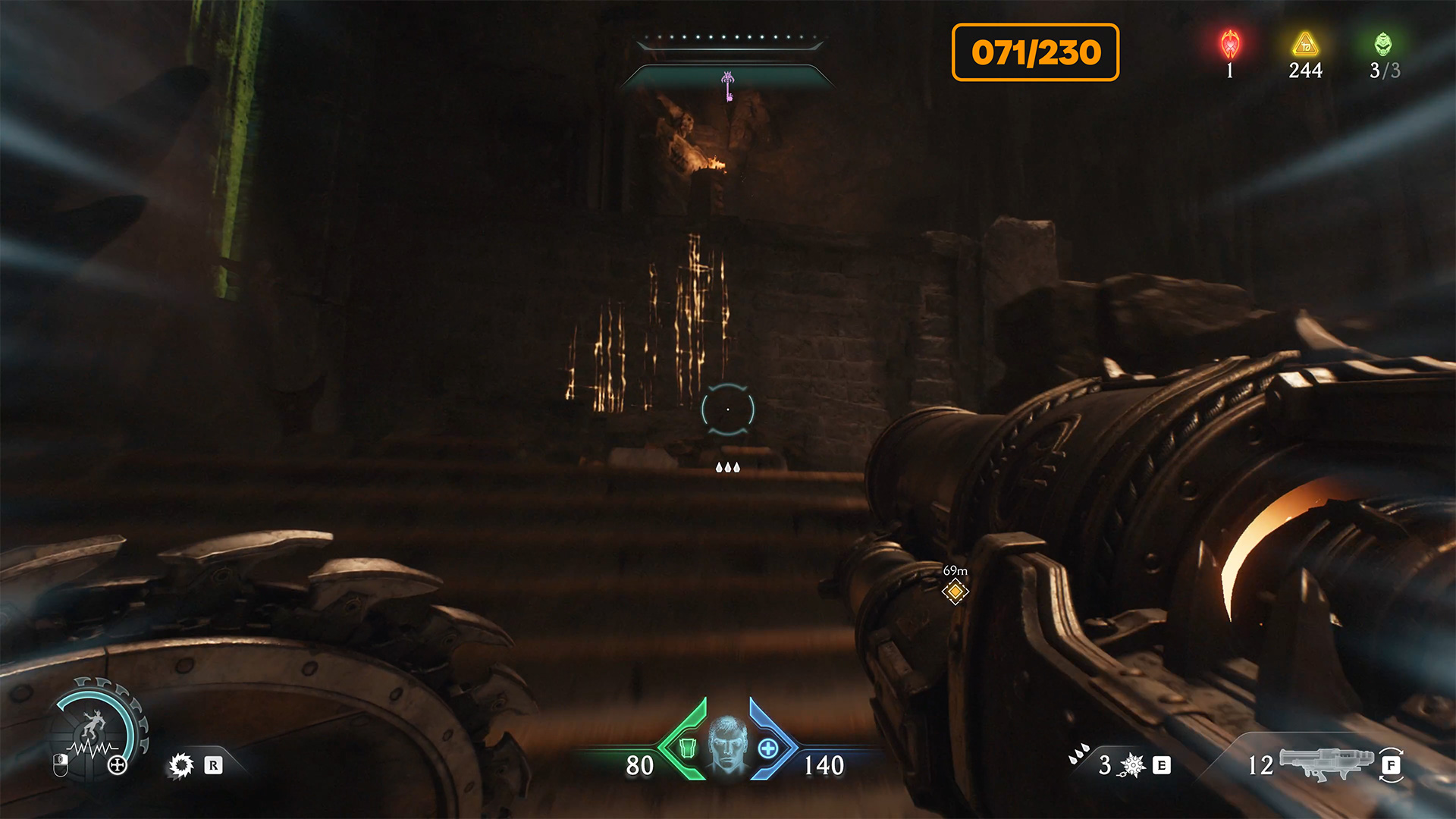Select the blue health cross icon

click(768, 748)
